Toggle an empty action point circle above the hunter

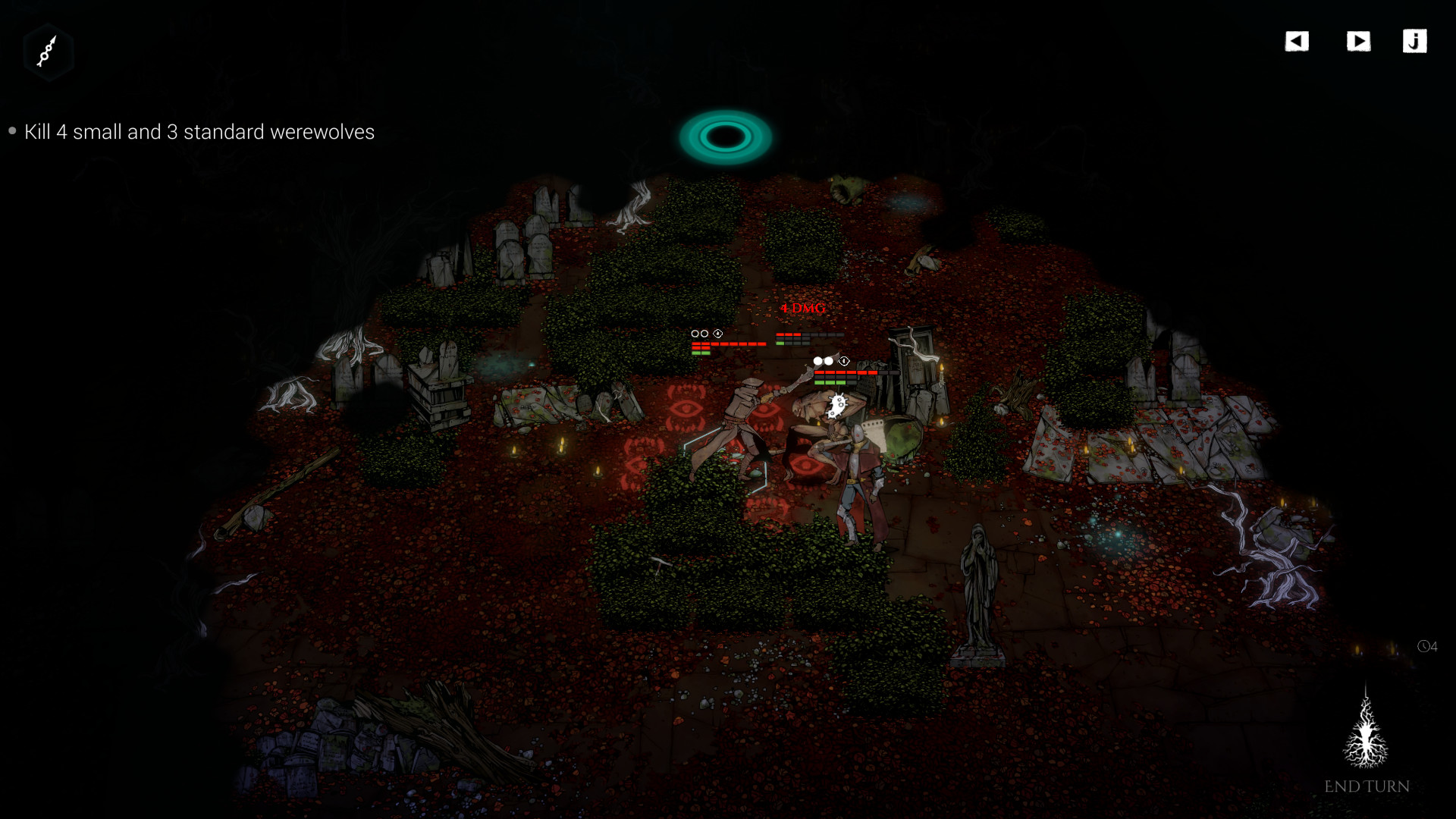coord(695,334)
